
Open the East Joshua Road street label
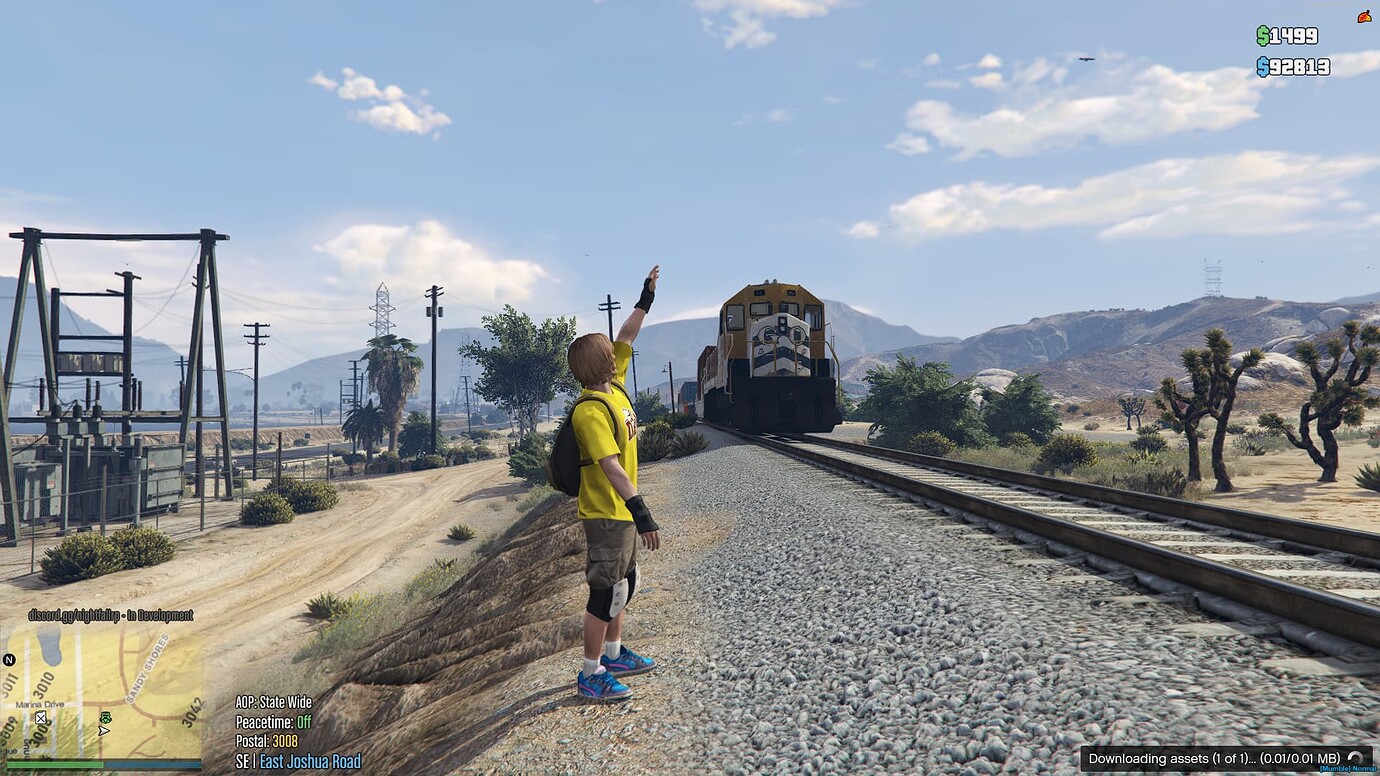click(310, 761)
